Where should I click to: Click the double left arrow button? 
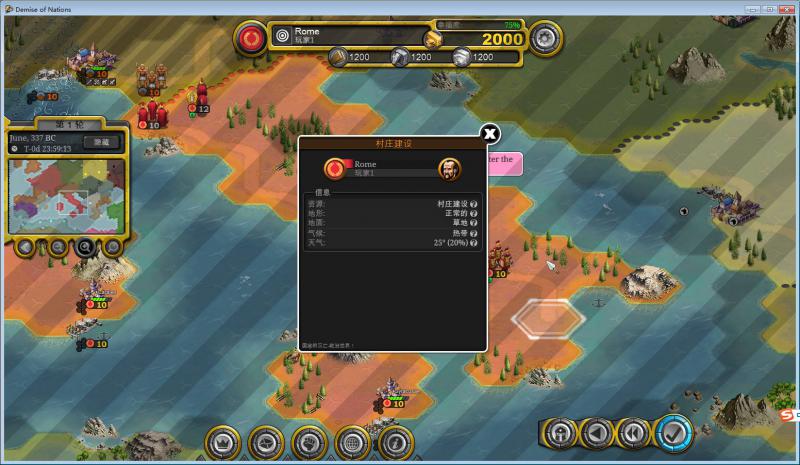[632, 434]
